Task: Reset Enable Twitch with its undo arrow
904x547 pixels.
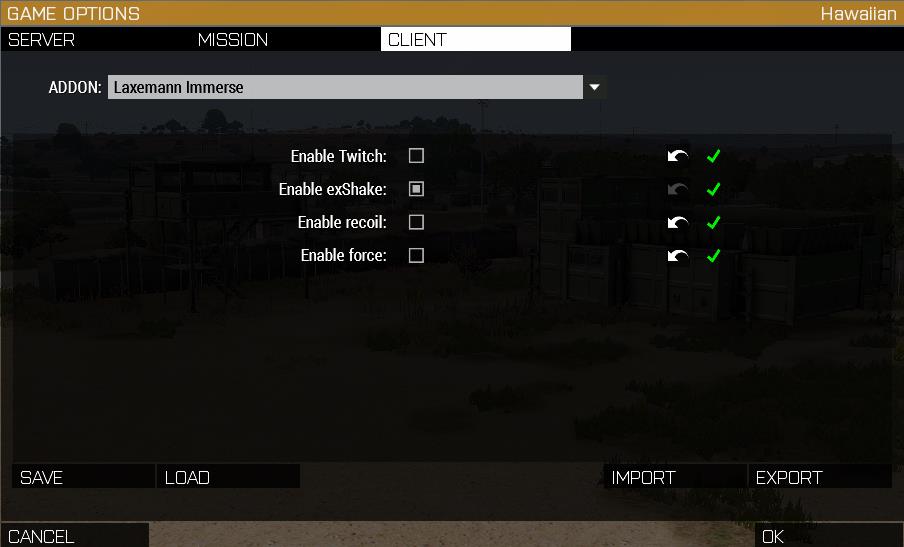Action: click(678, 156)
